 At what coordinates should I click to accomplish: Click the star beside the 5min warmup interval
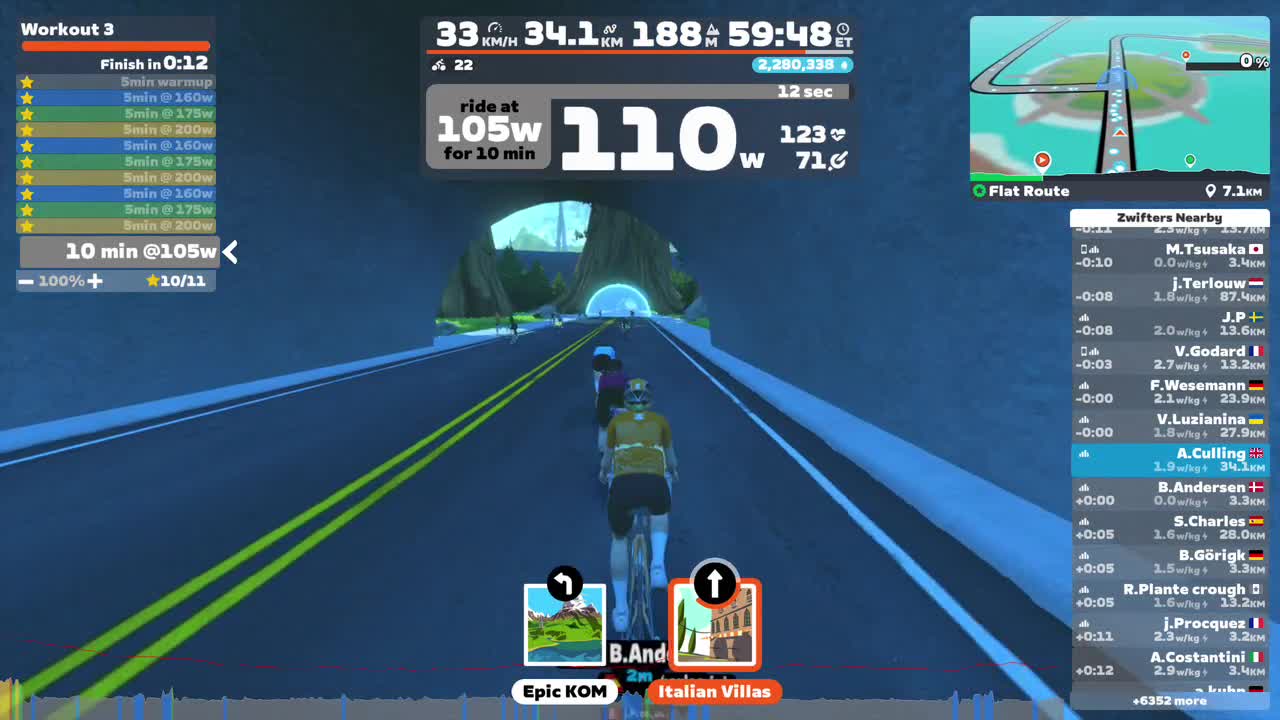pos(27,81)
